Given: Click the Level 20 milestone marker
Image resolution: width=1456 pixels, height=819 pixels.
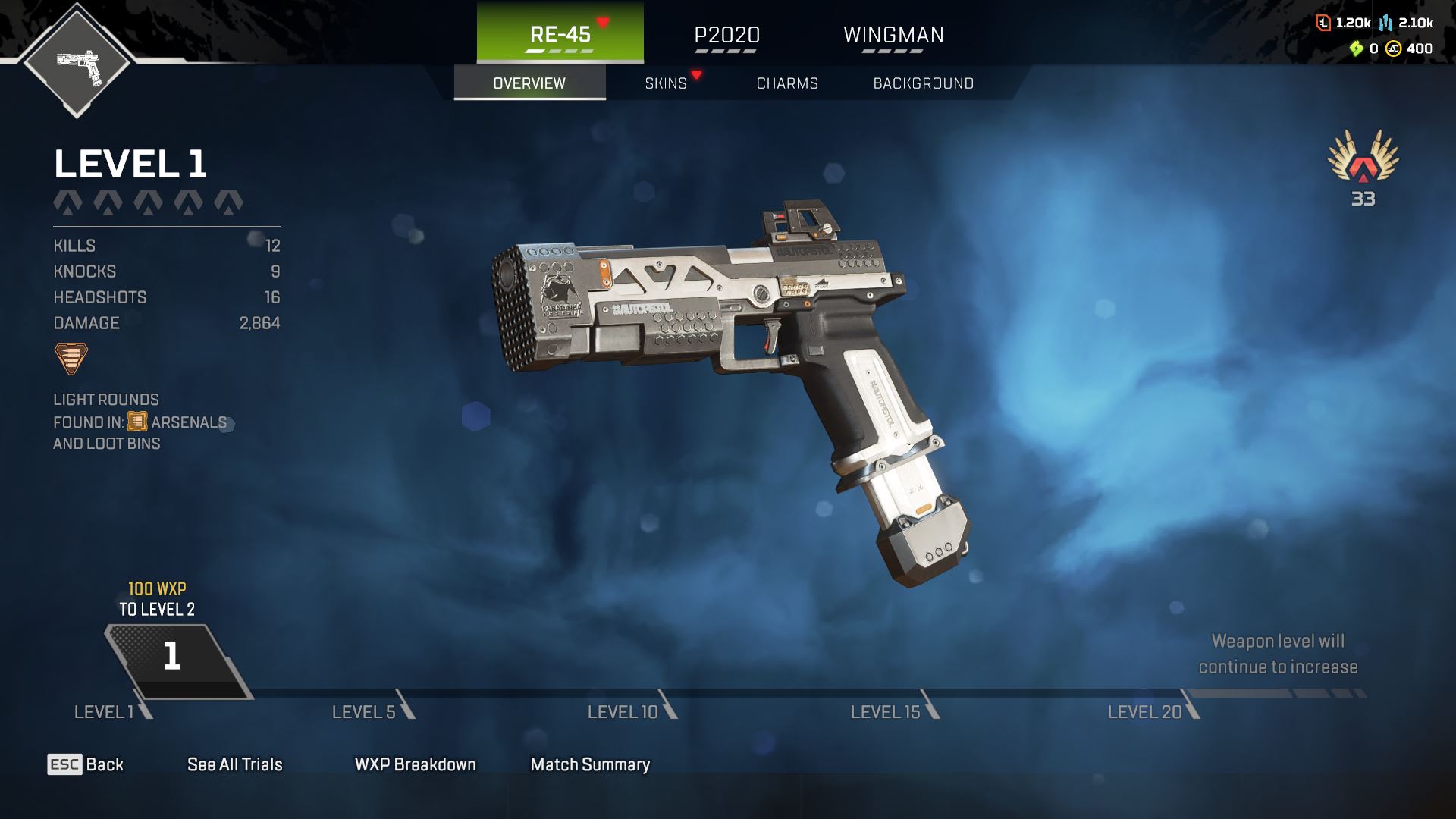Looking at the screenshot, I should pyautogui.click(x=1151, y=711).
